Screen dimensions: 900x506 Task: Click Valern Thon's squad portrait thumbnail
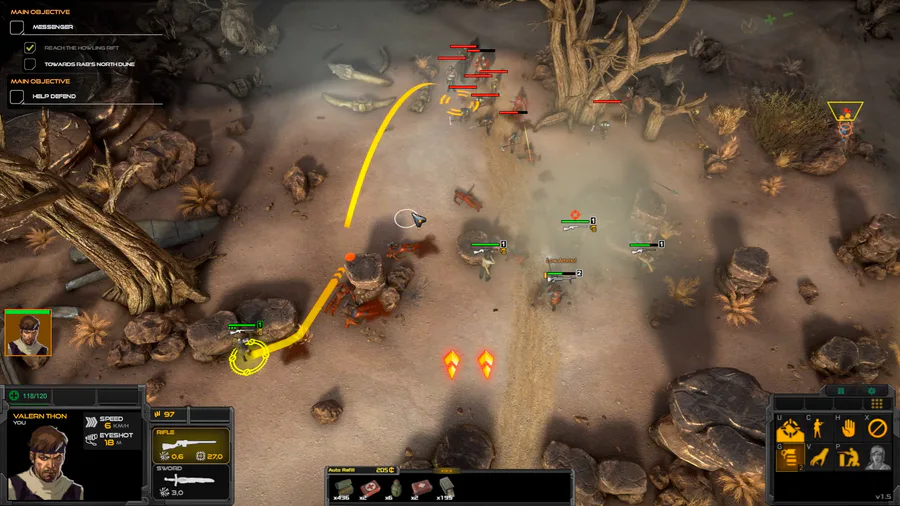[x=27, y=332]
